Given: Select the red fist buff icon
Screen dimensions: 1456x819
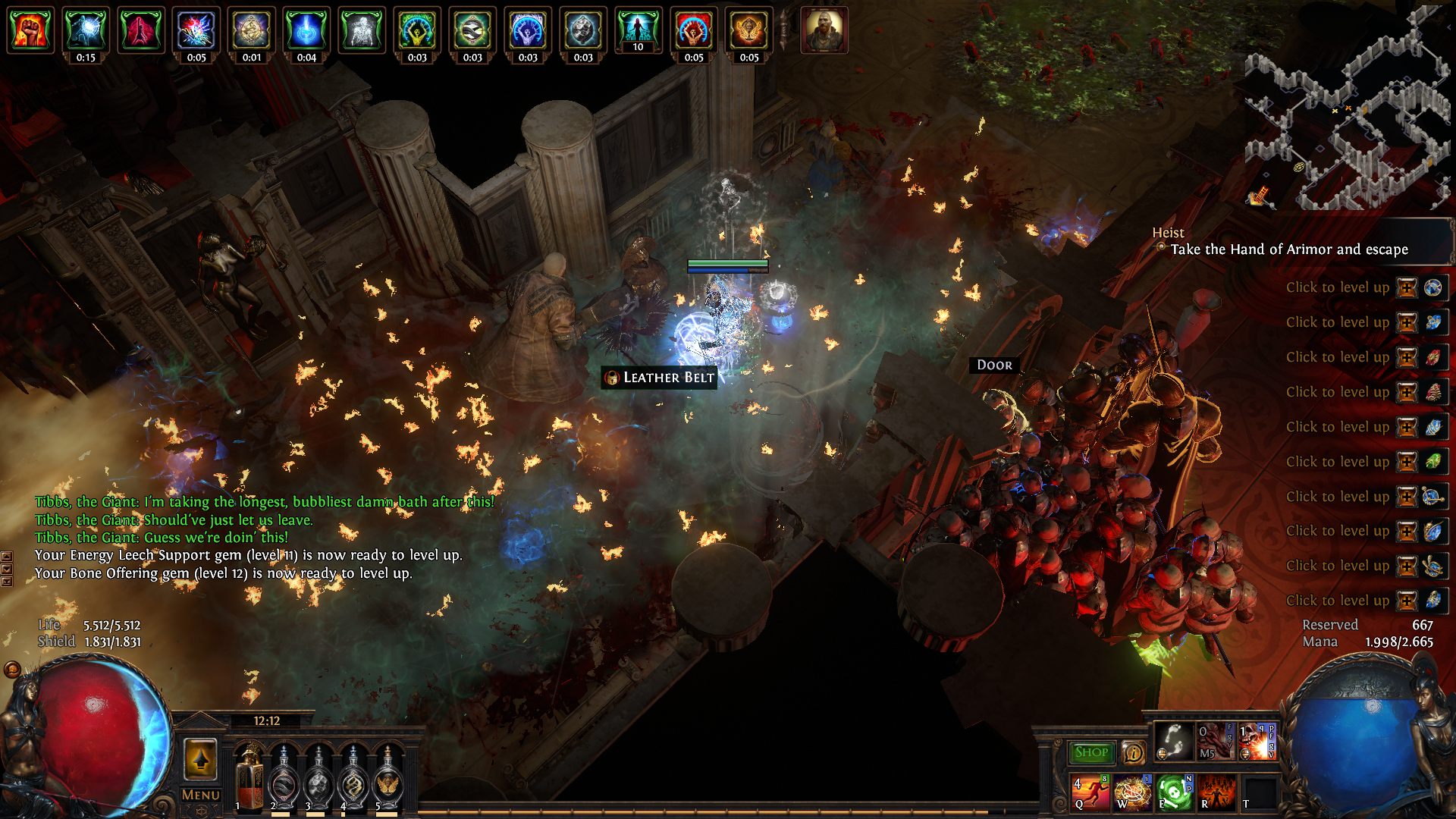Looking at the screenshot, I should tap(30, 30).
